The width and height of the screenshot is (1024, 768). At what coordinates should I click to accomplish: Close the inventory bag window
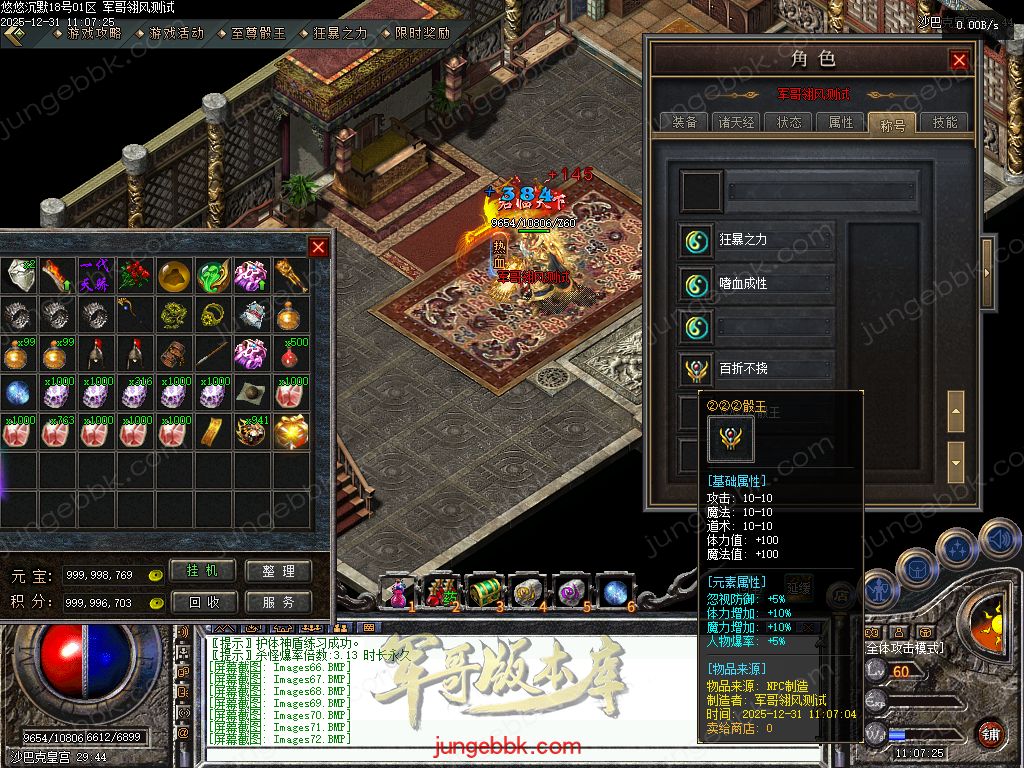[x=318, y=247]
